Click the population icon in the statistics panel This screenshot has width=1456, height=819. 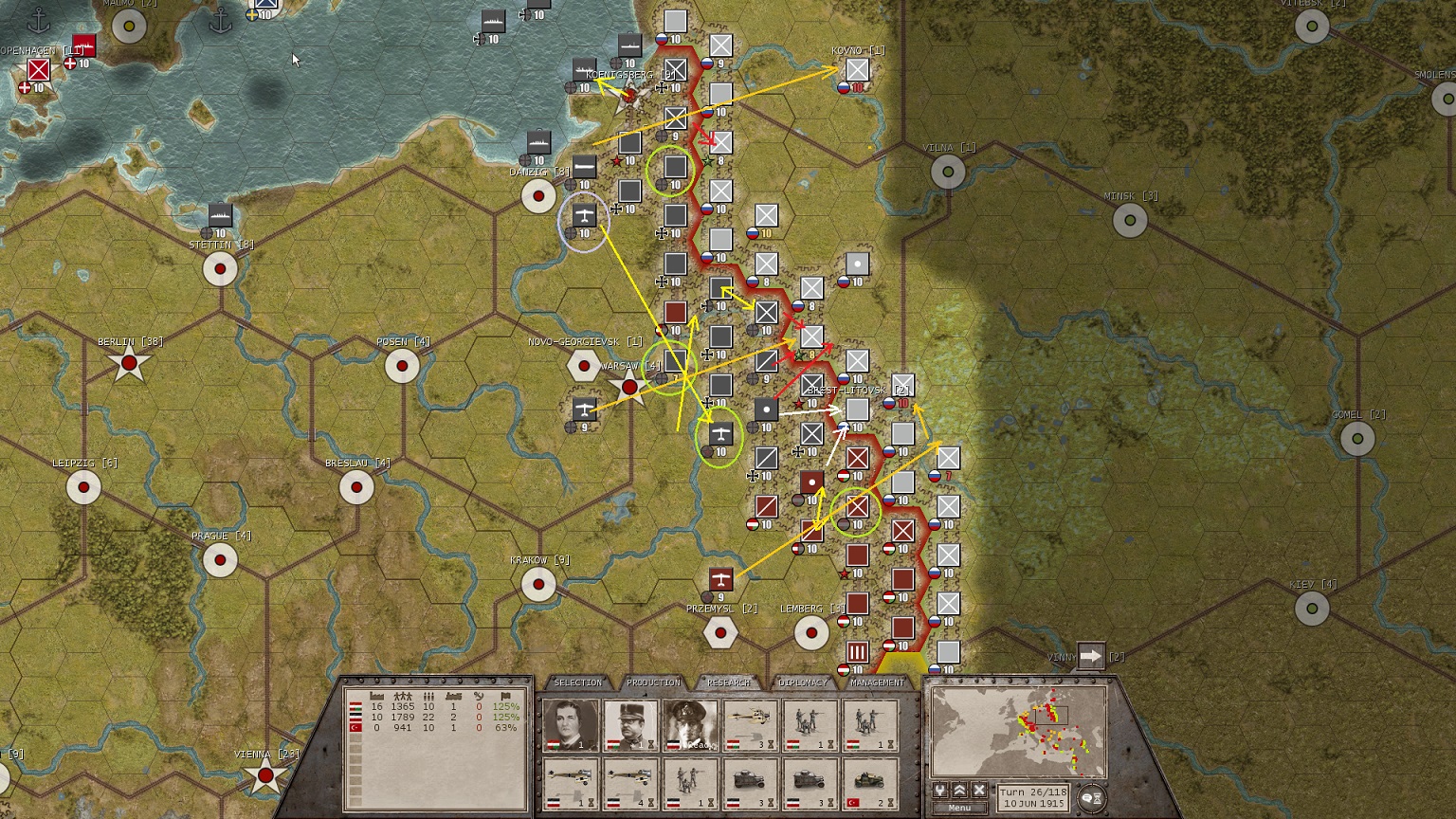click(402, 695)
